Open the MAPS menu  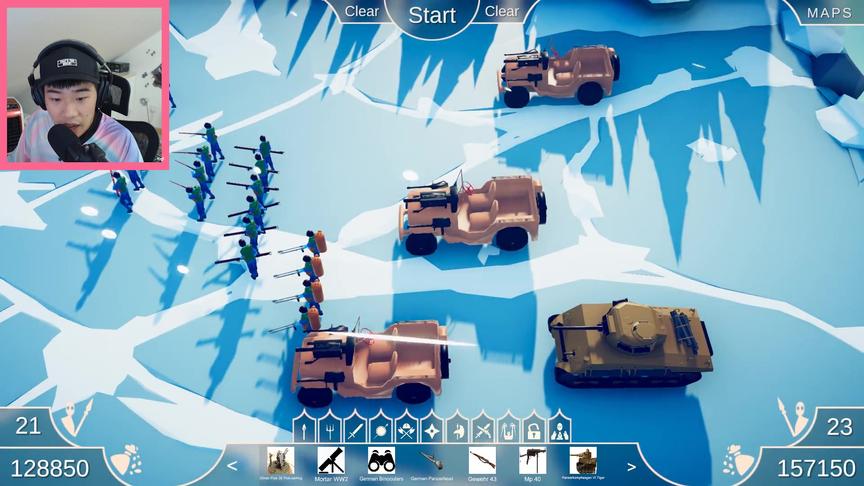pyautogui.click(x=829, y=13)
